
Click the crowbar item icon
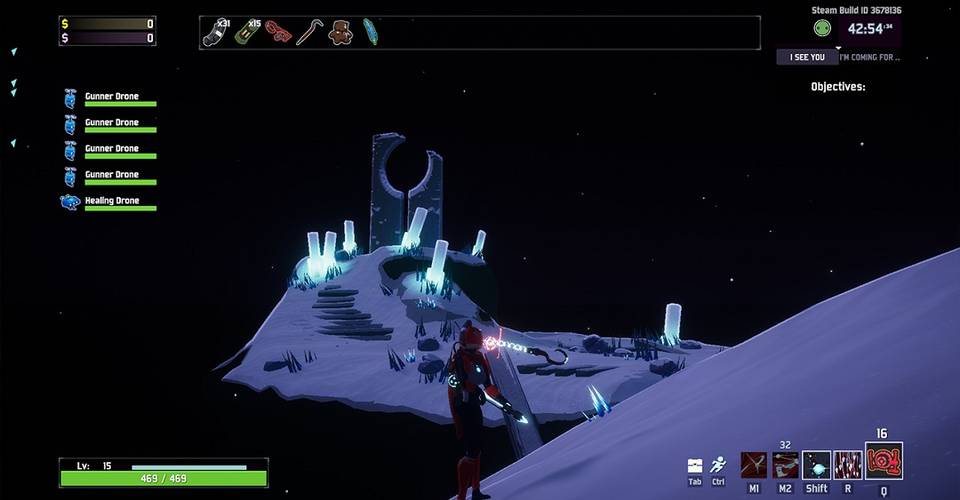pyautogui.click(x=309, y=33)
